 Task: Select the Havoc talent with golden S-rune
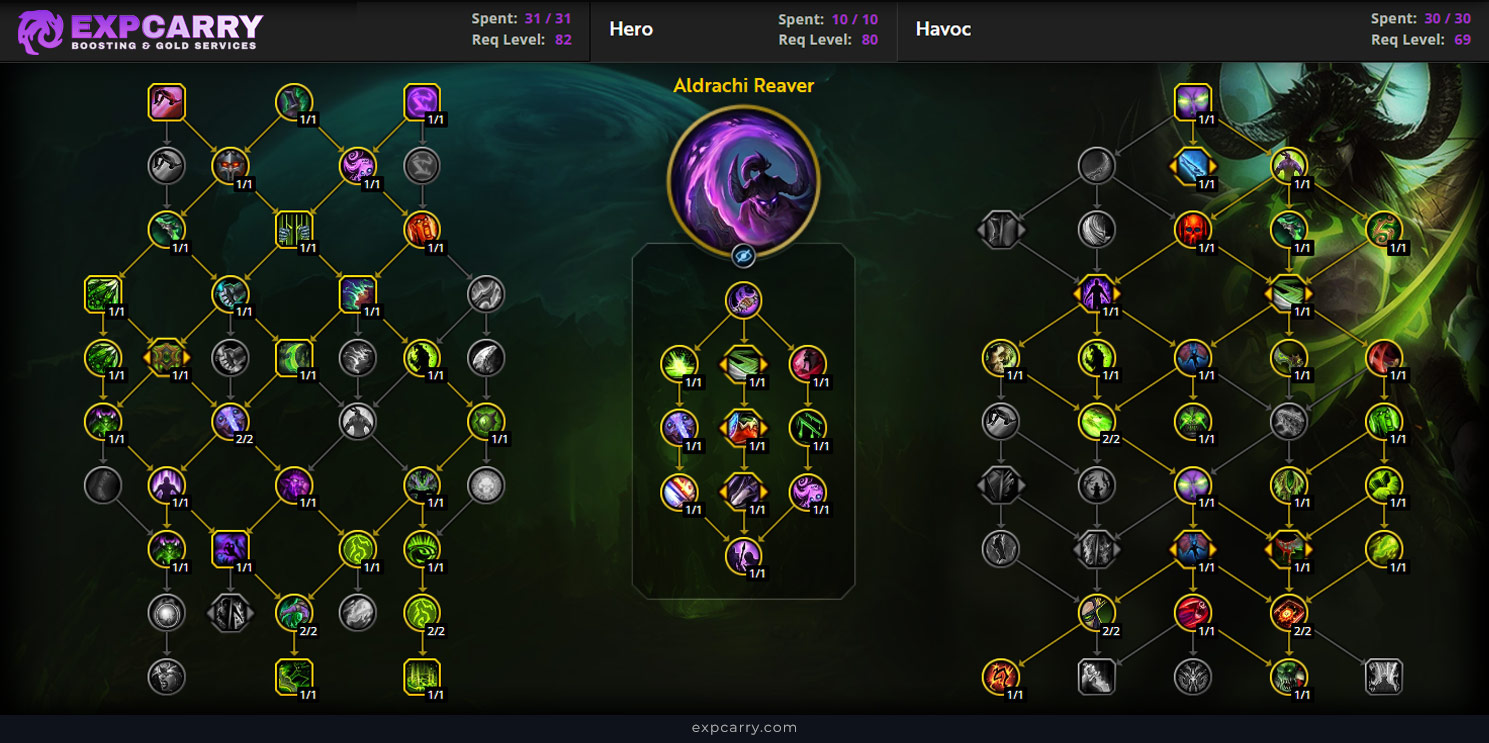pyautogui.click(x=1384, y=230)
